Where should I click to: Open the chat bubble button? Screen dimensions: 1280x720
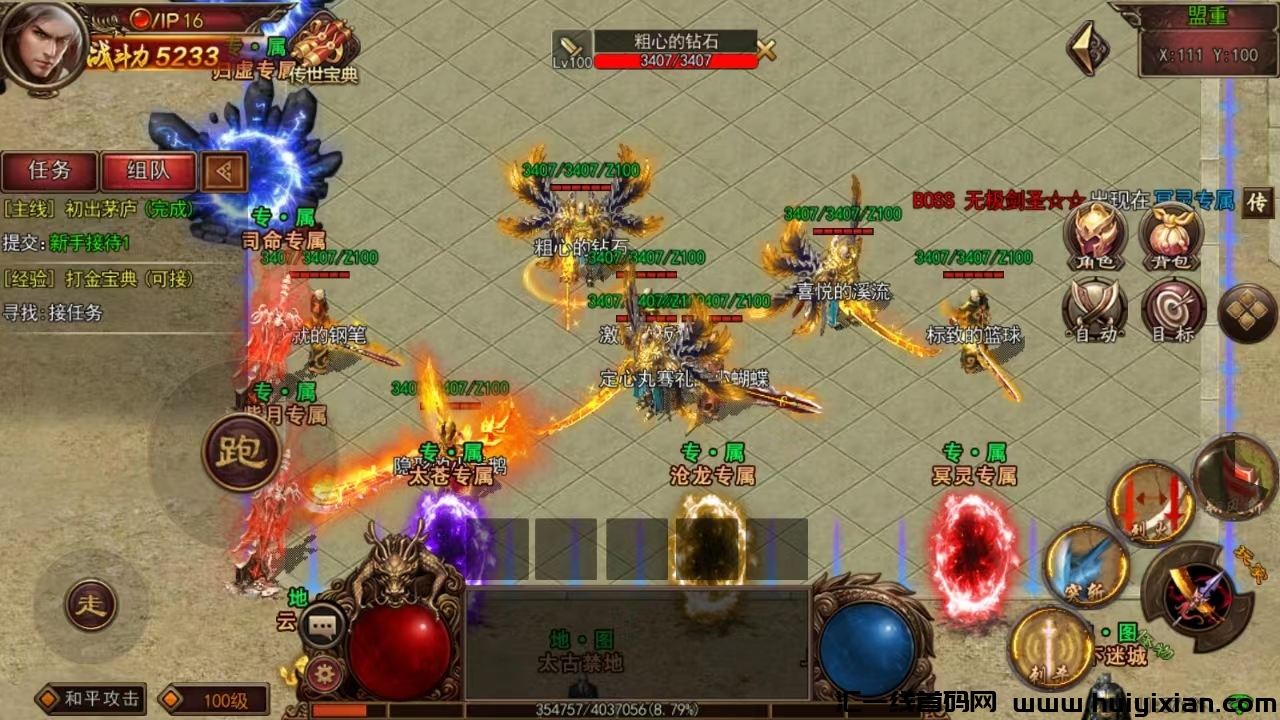pyautogui.click(x=321, y=627)
